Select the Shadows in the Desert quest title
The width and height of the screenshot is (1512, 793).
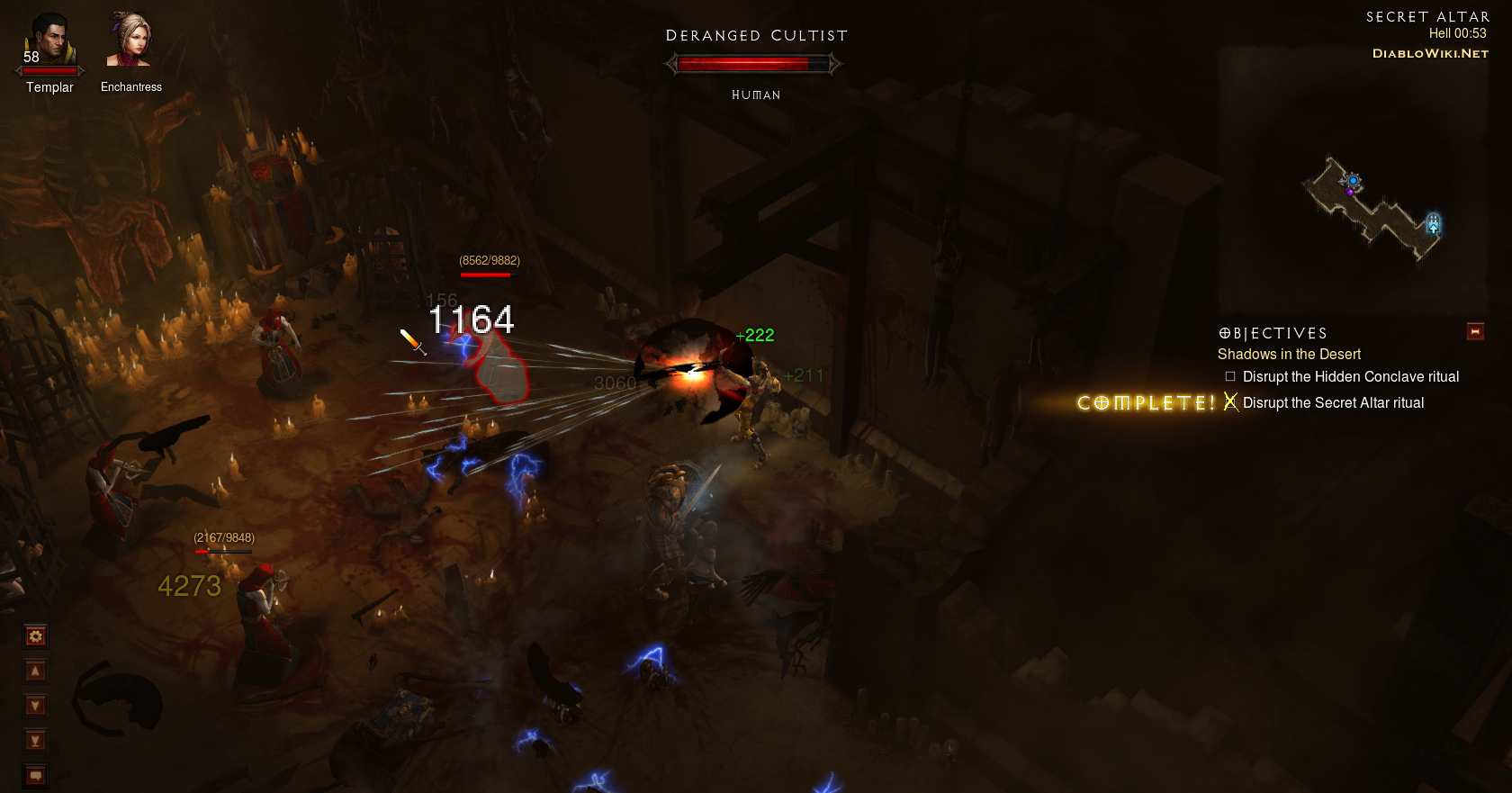(x=1289, y=355)
